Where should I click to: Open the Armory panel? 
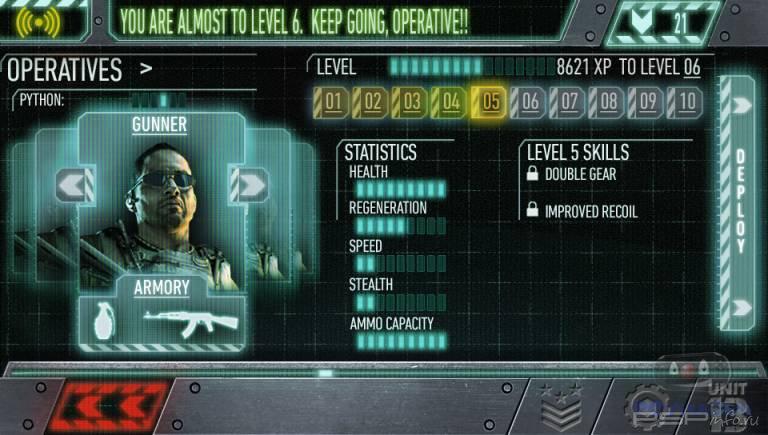pyautogui.click(x=161, y=288)
